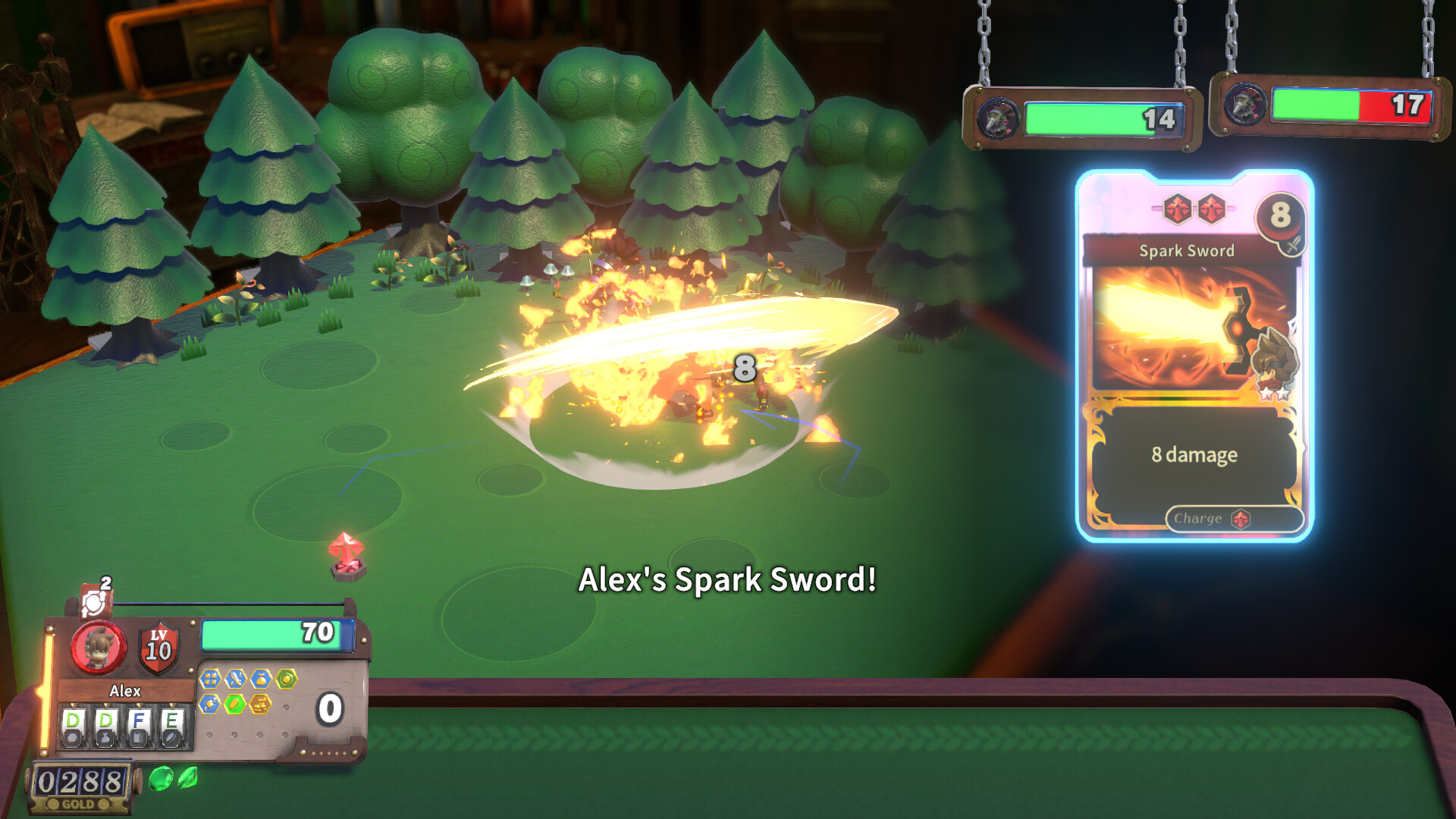Click the crossed swords hexagon icon
The width and height of the screenshot is (1456, 819).
(235, 679)
